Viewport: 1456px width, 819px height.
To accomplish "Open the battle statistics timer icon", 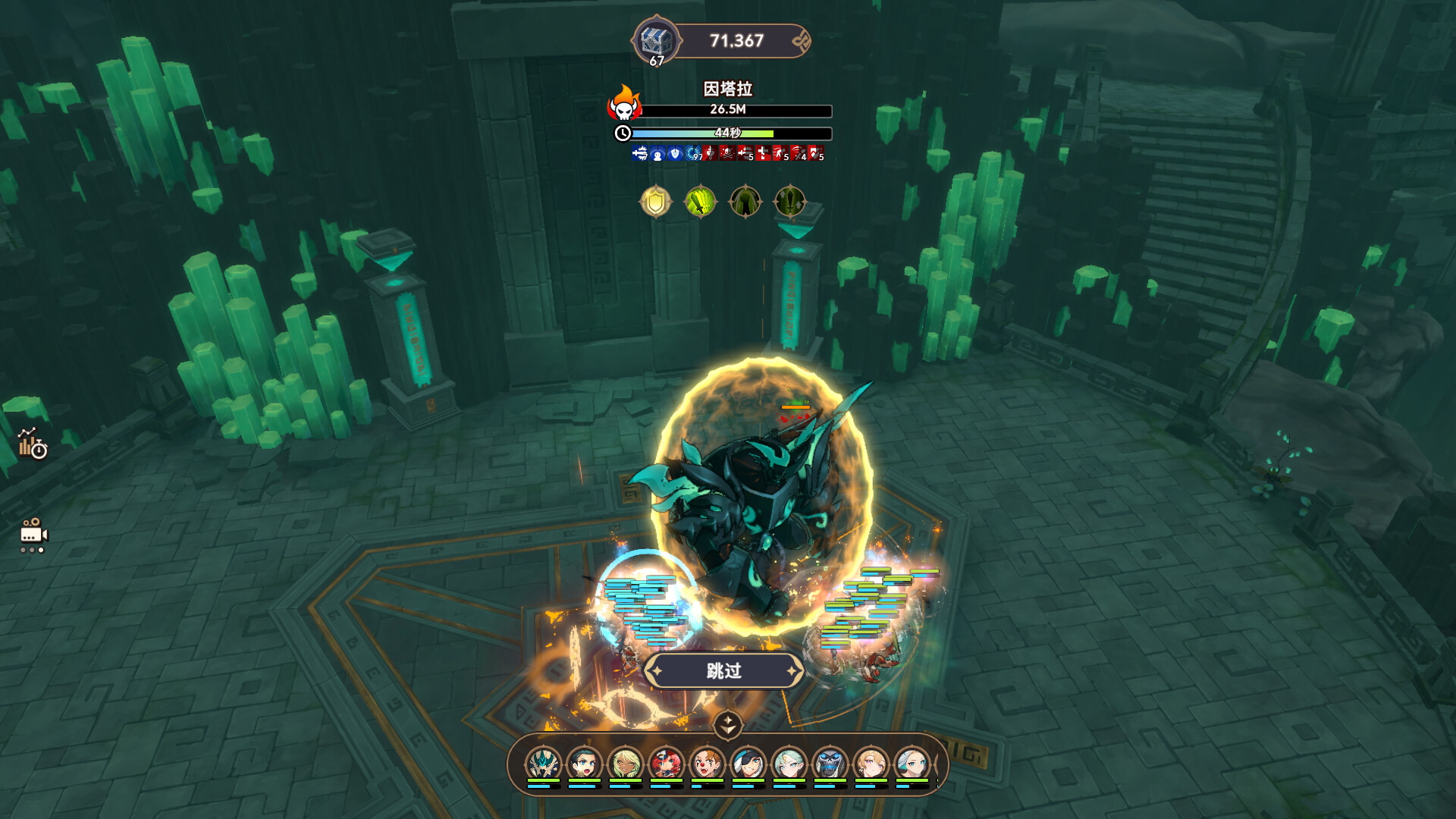I will pos(33,444).
